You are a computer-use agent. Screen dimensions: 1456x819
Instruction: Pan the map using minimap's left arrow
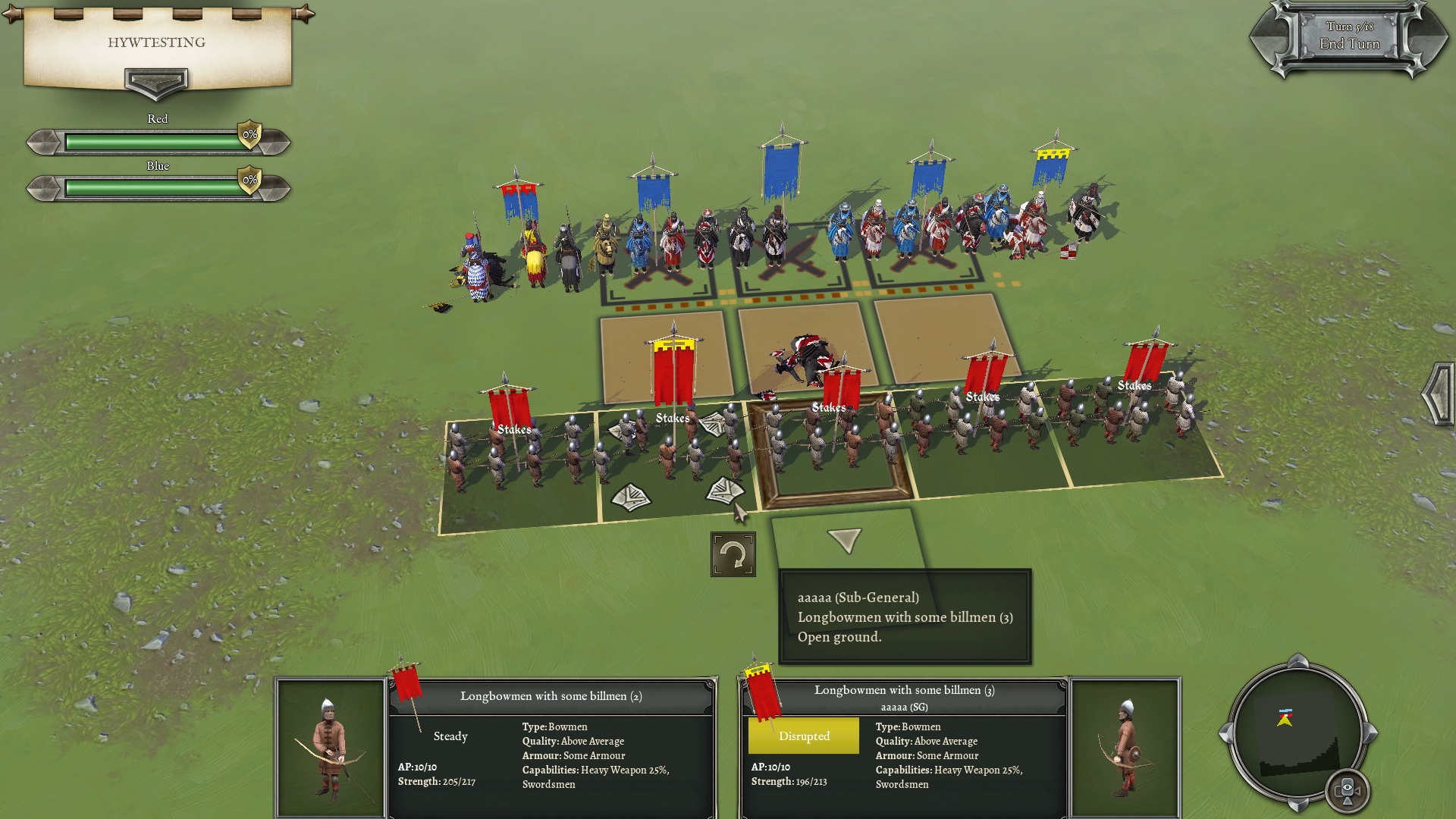(x=1224, y=733)
